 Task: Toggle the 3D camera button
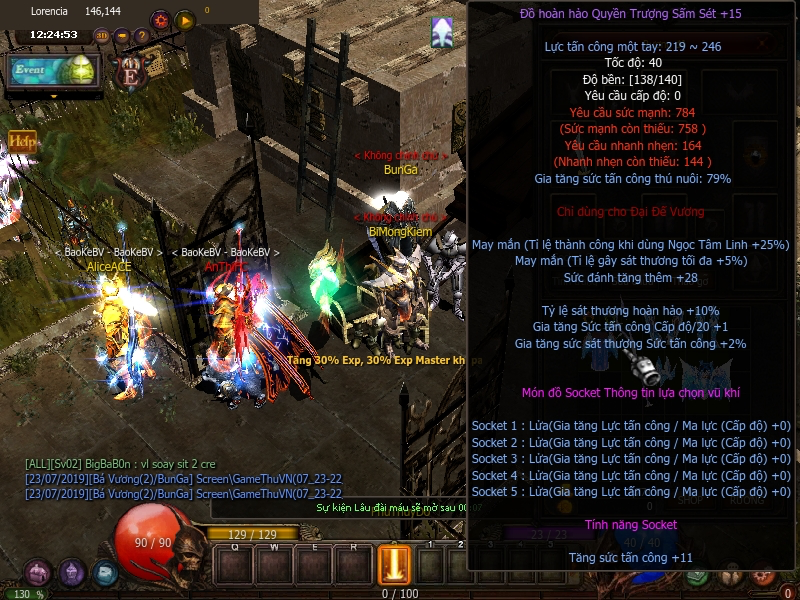pyautogui.click(x=101, y=36)
